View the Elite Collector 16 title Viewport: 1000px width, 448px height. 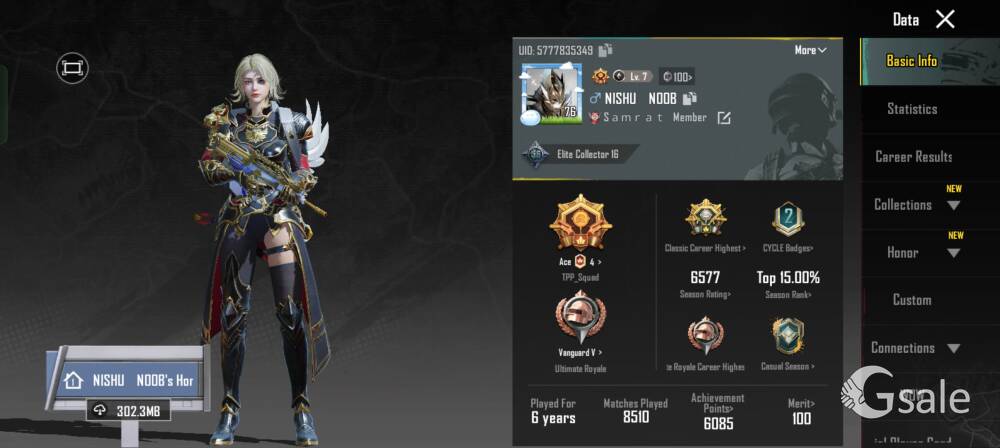pos(578,155)
